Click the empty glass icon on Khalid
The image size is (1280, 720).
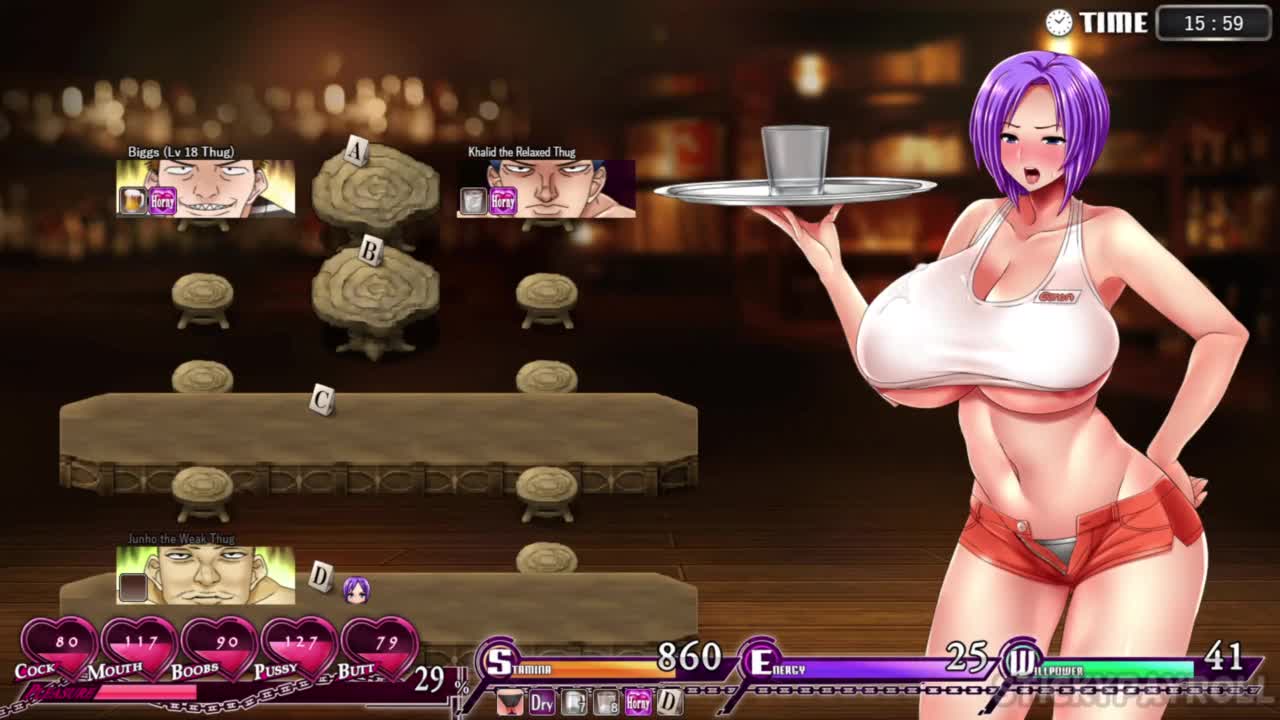473,201
